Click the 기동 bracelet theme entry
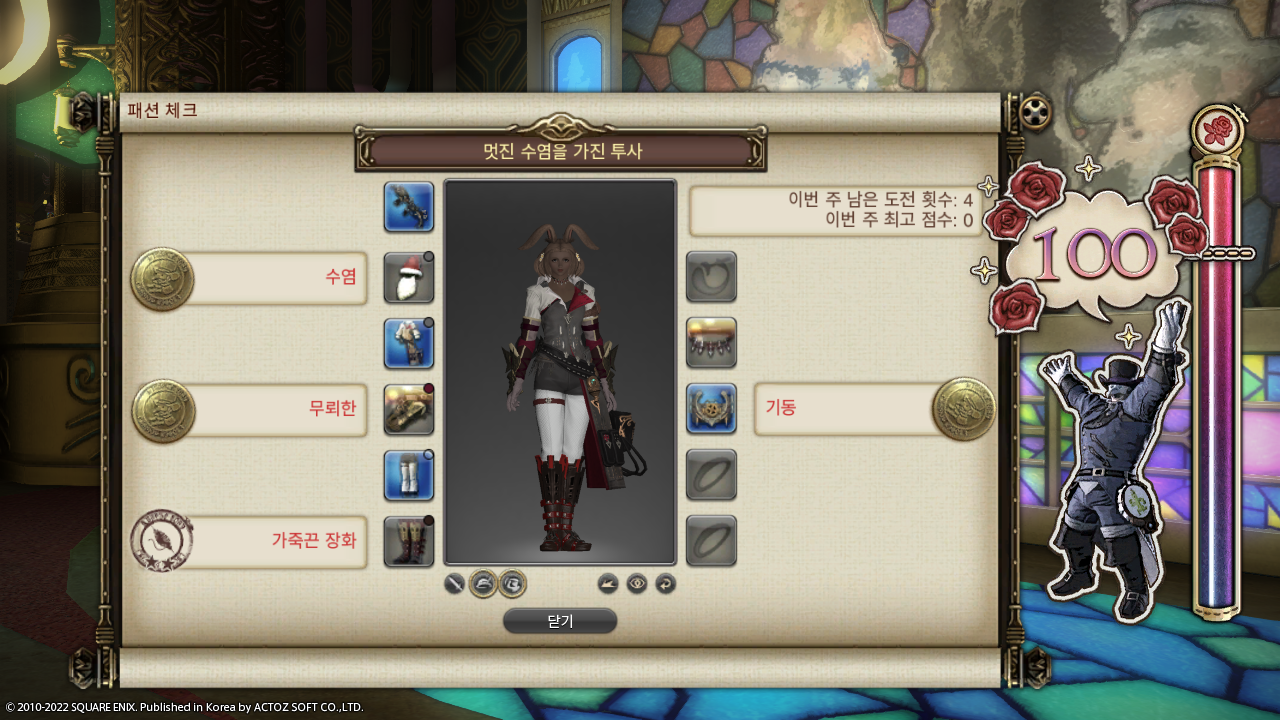The height and width of the screenshot is (720, 1280). point(845,408)
